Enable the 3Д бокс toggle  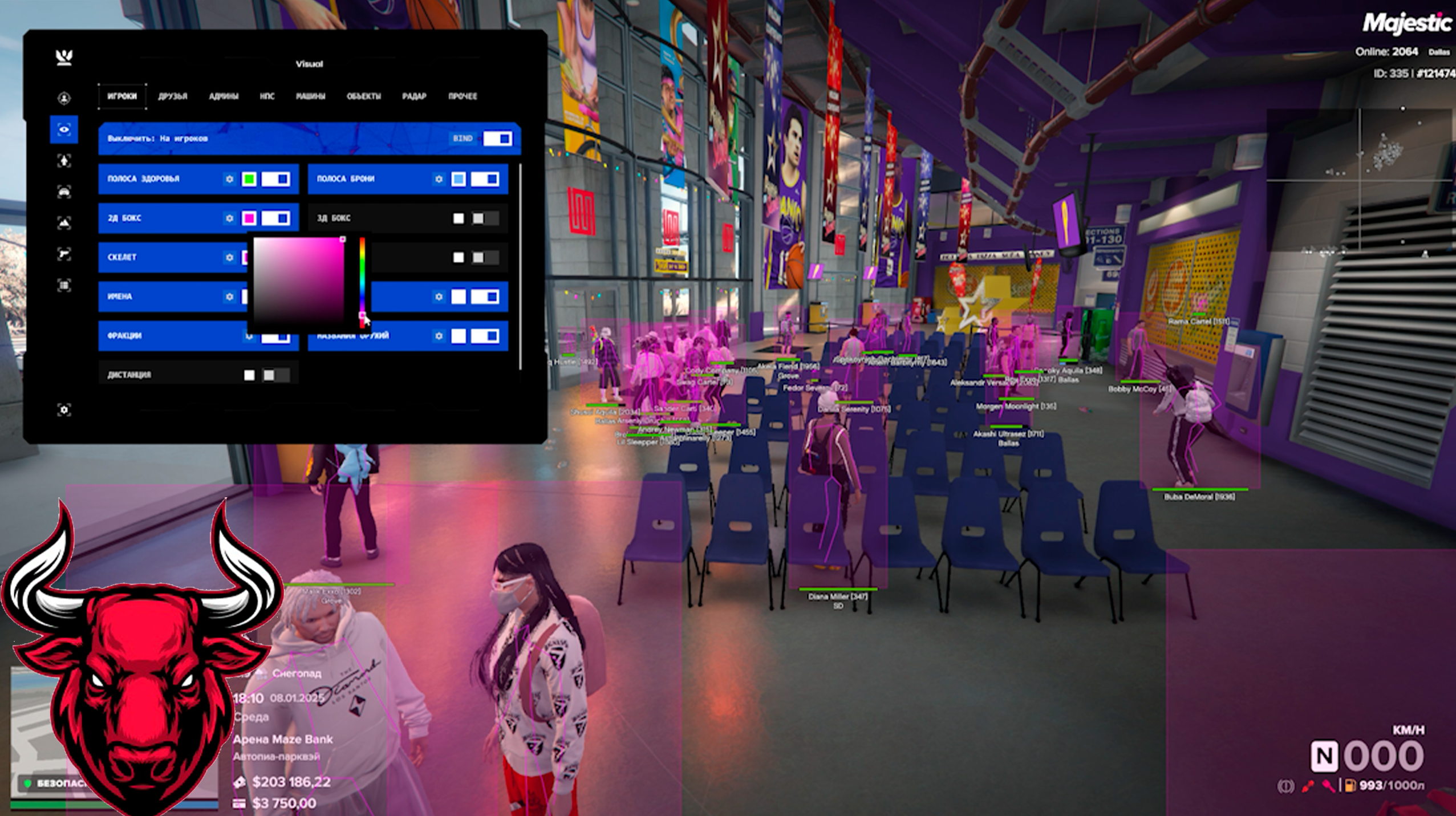(484, 218)
